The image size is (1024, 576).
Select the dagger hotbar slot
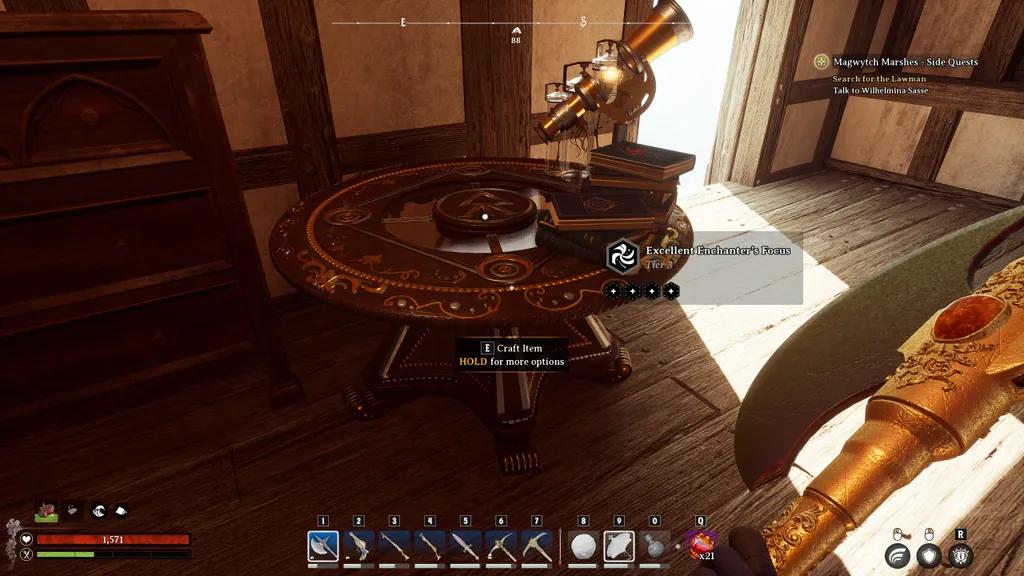466,546
